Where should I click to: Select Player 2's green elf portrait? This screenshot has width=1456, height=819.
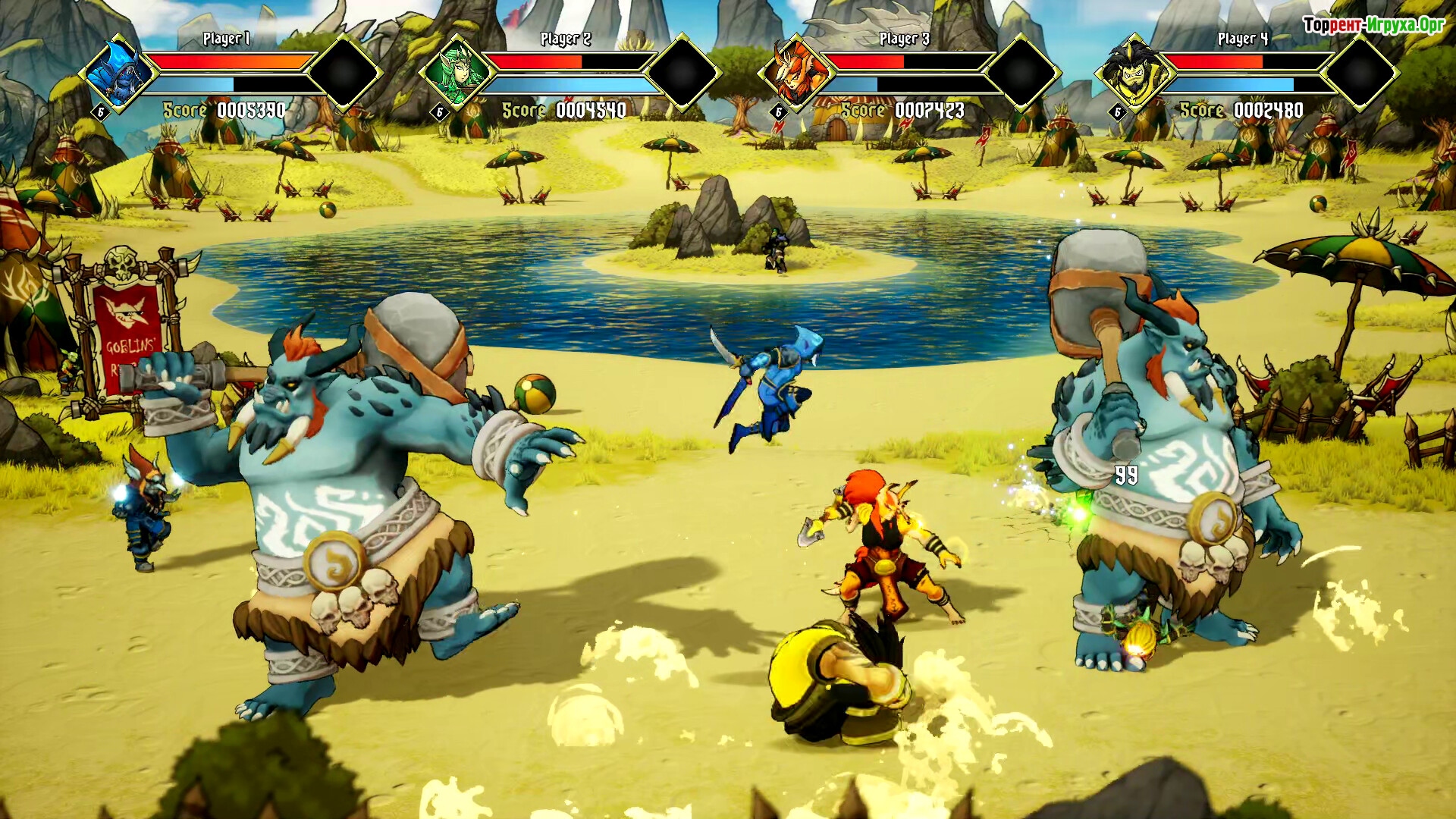click(457, 74)
